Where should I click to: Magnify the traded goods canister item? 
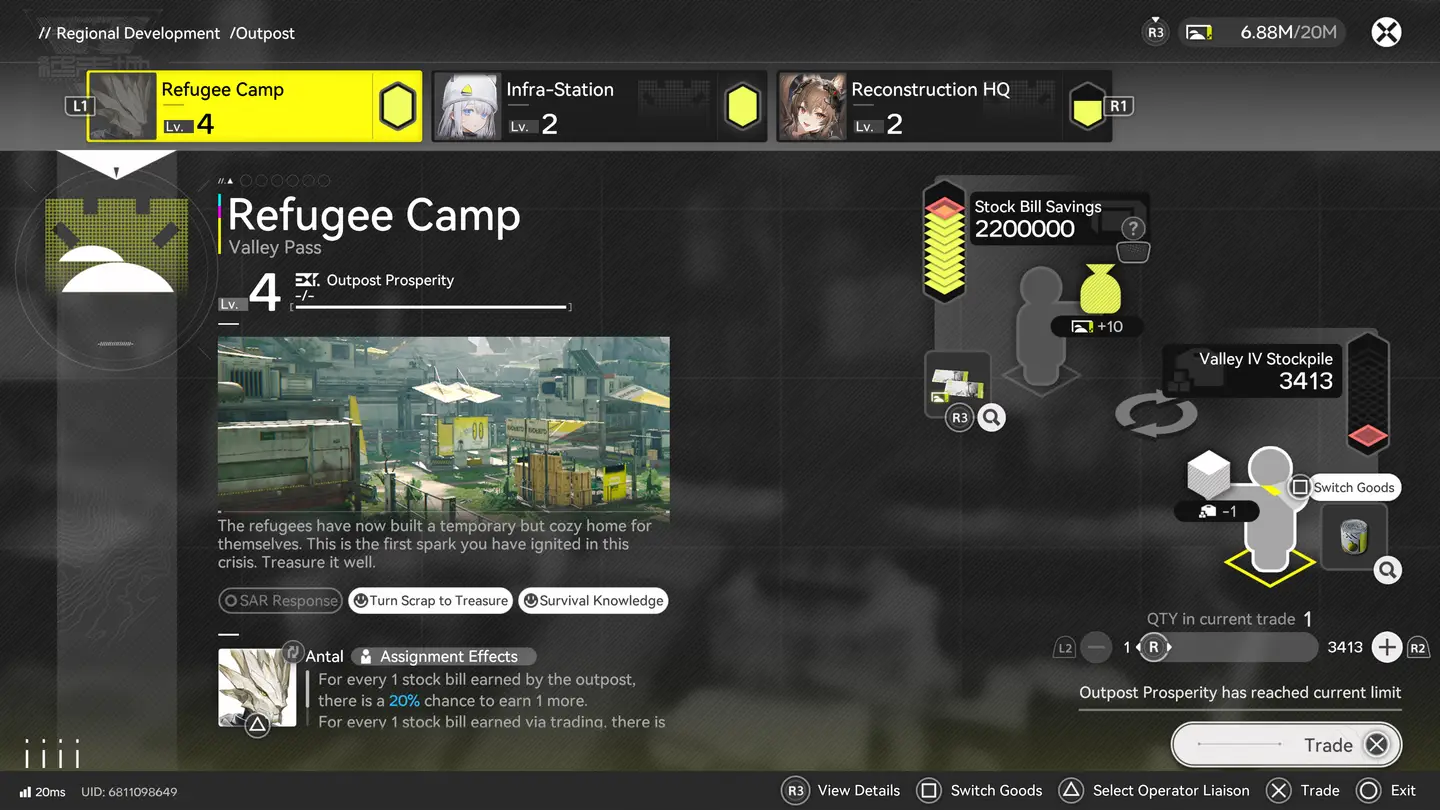point(1387,571)
